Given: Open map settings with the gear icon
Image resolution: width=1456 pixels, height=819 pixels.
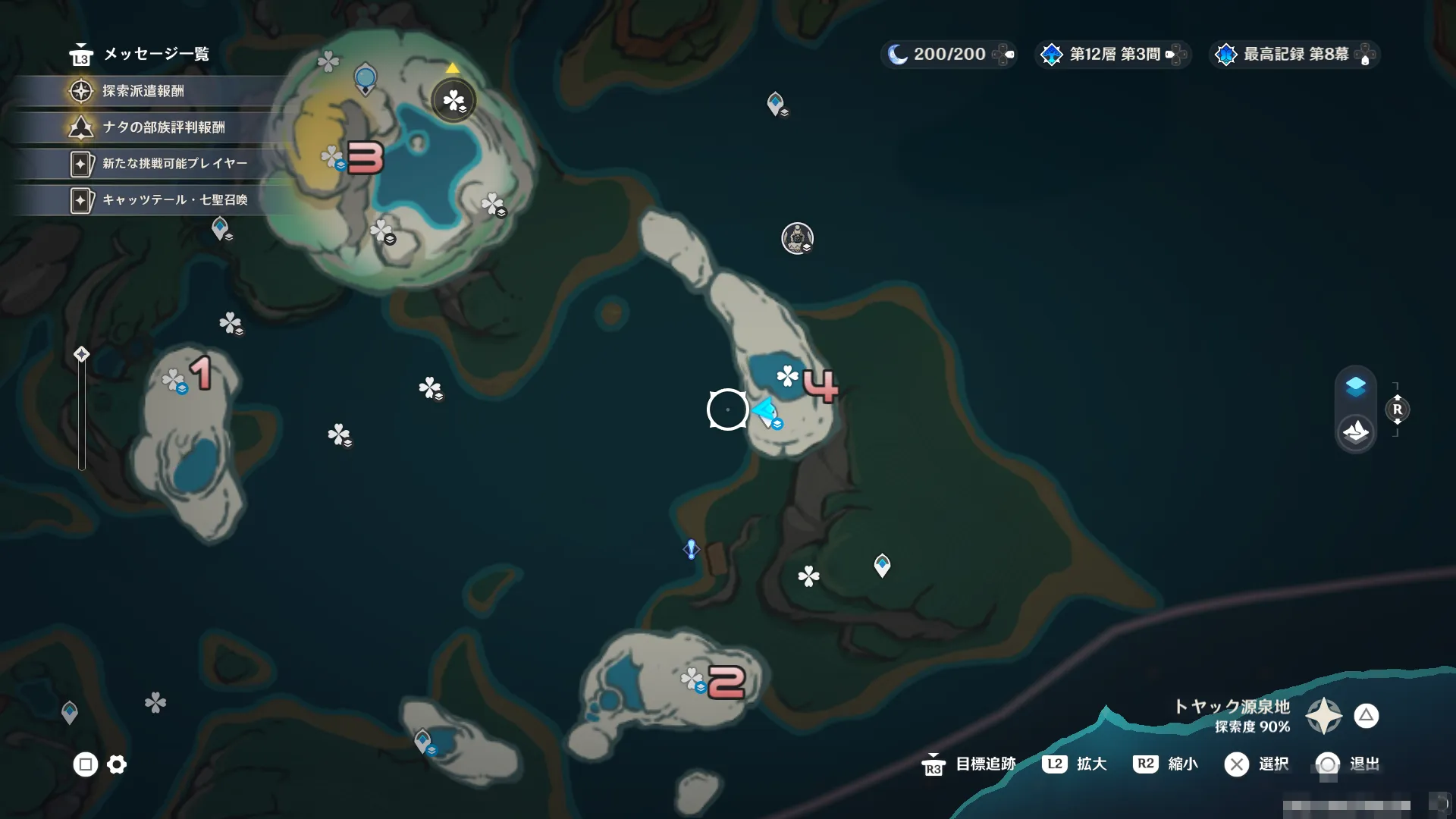Looking at the screenshot, I should 117,764.
